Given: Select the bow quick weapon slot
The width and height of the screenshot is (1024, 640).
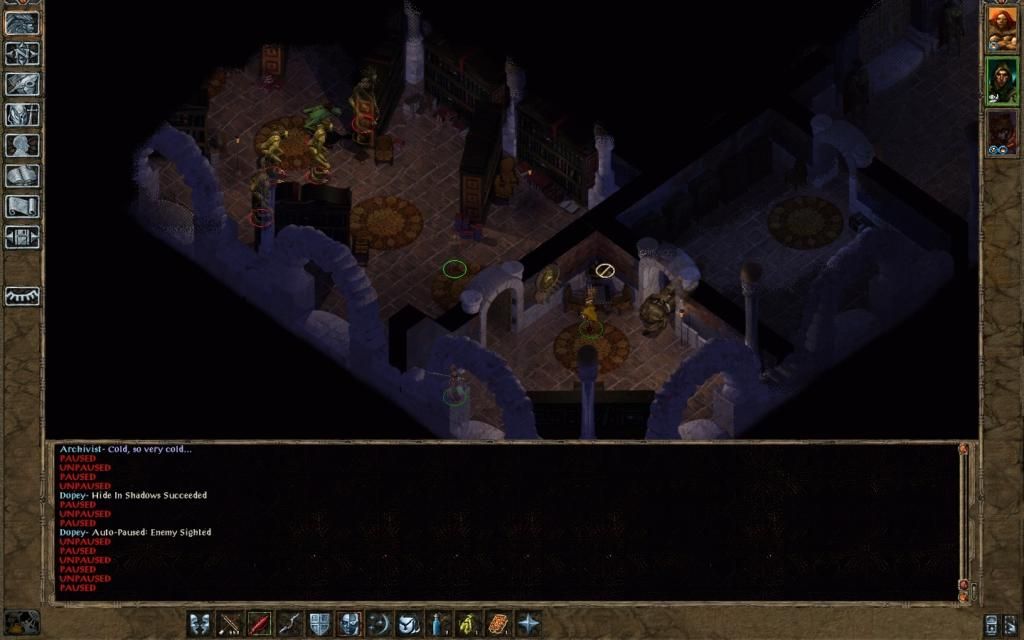Looking at the screenshot, I should [289, 624].
